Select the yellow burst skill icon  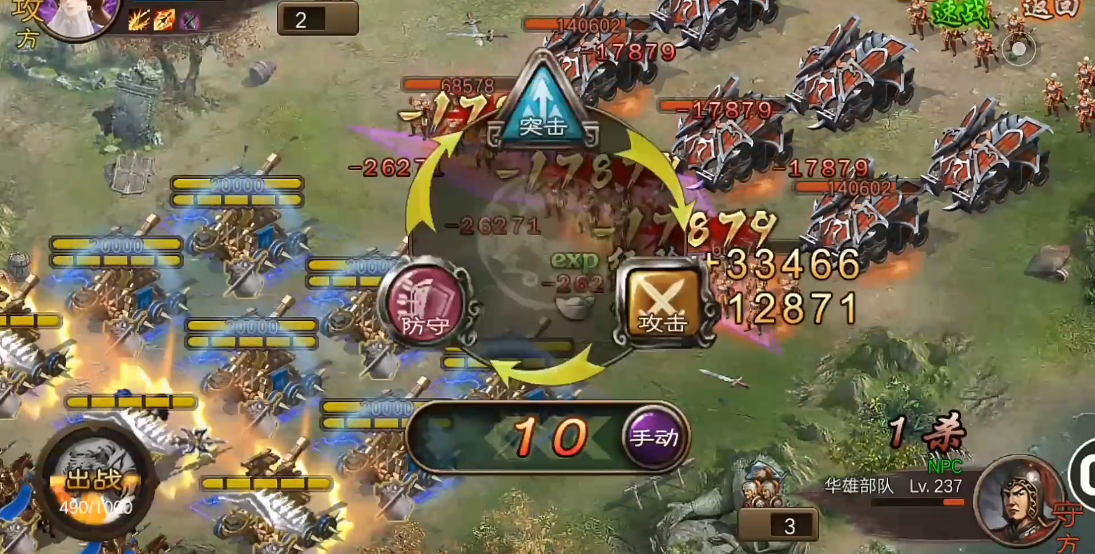coord(139,18)
